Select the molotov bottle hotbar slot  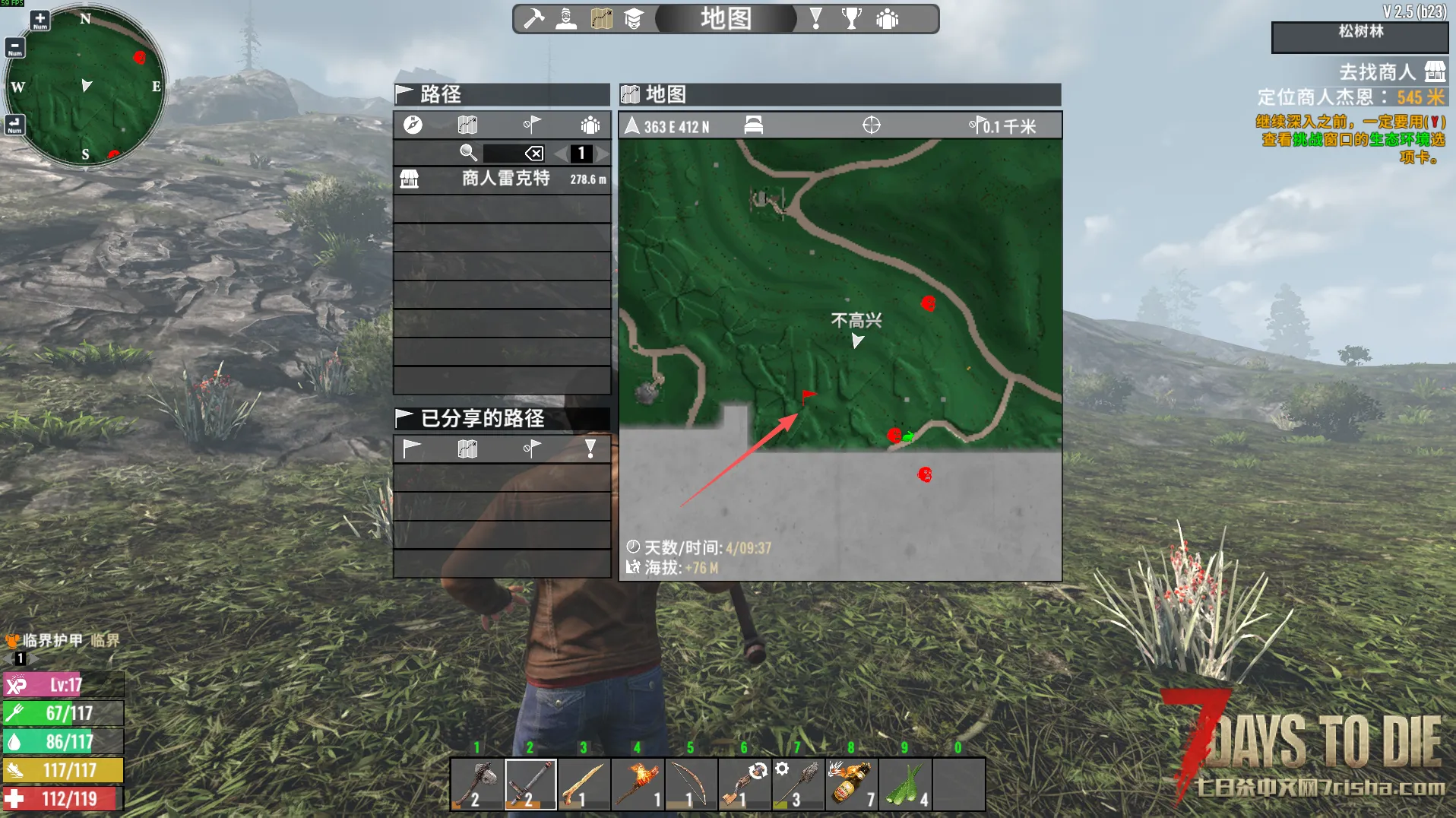851,784
